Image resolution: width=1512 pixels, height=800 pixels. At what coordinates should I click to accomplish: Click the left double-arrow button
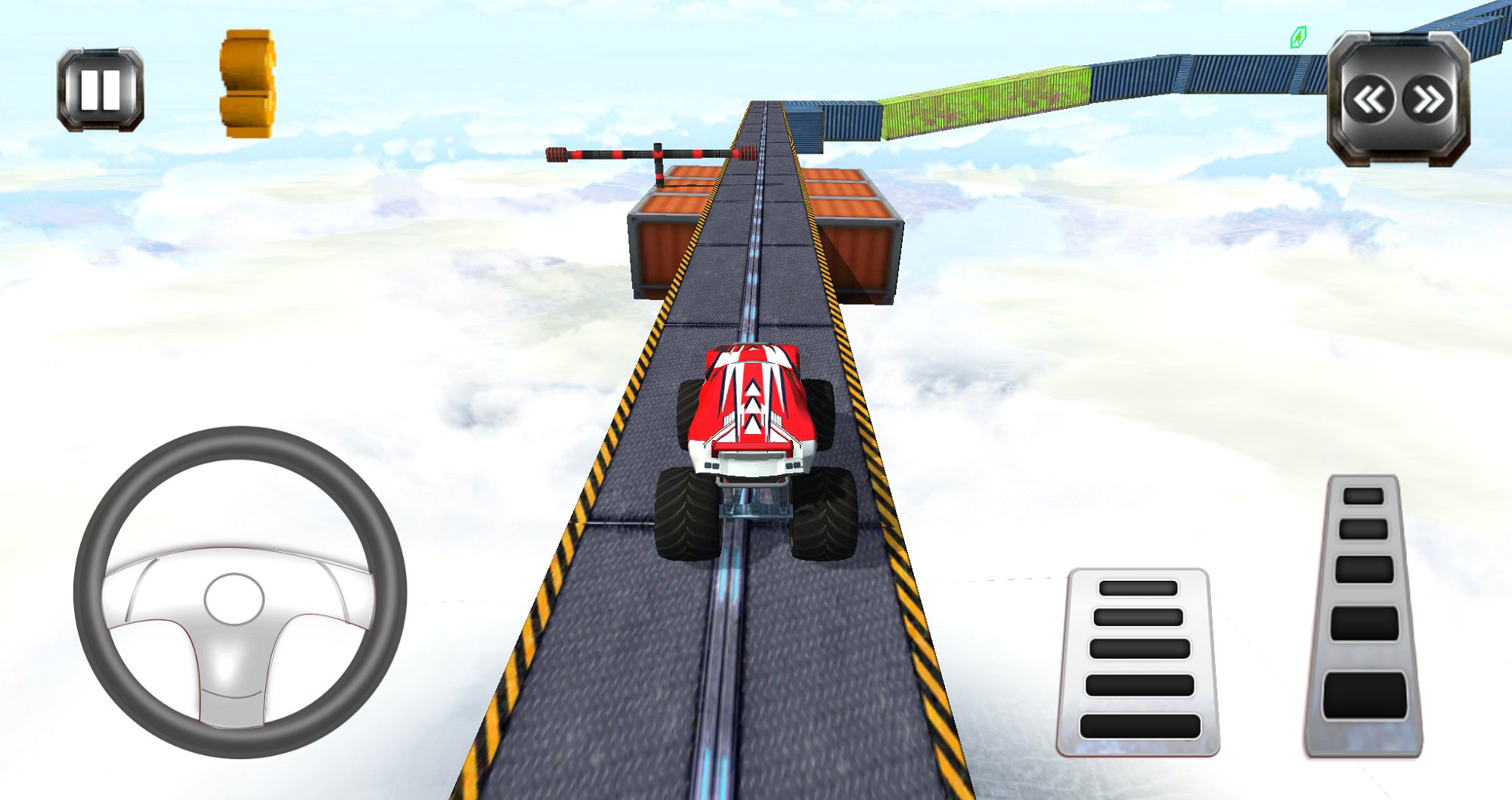point(1369,100)
